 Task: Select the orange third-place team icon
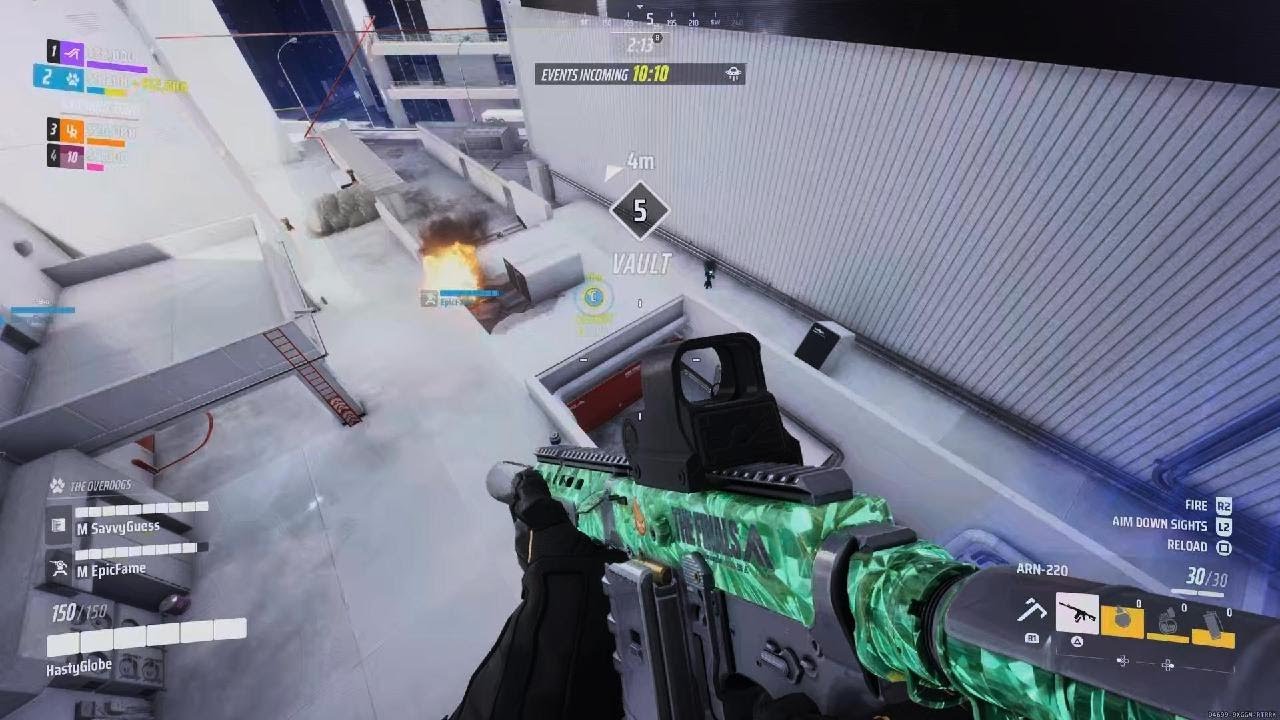tap(72, 129)
